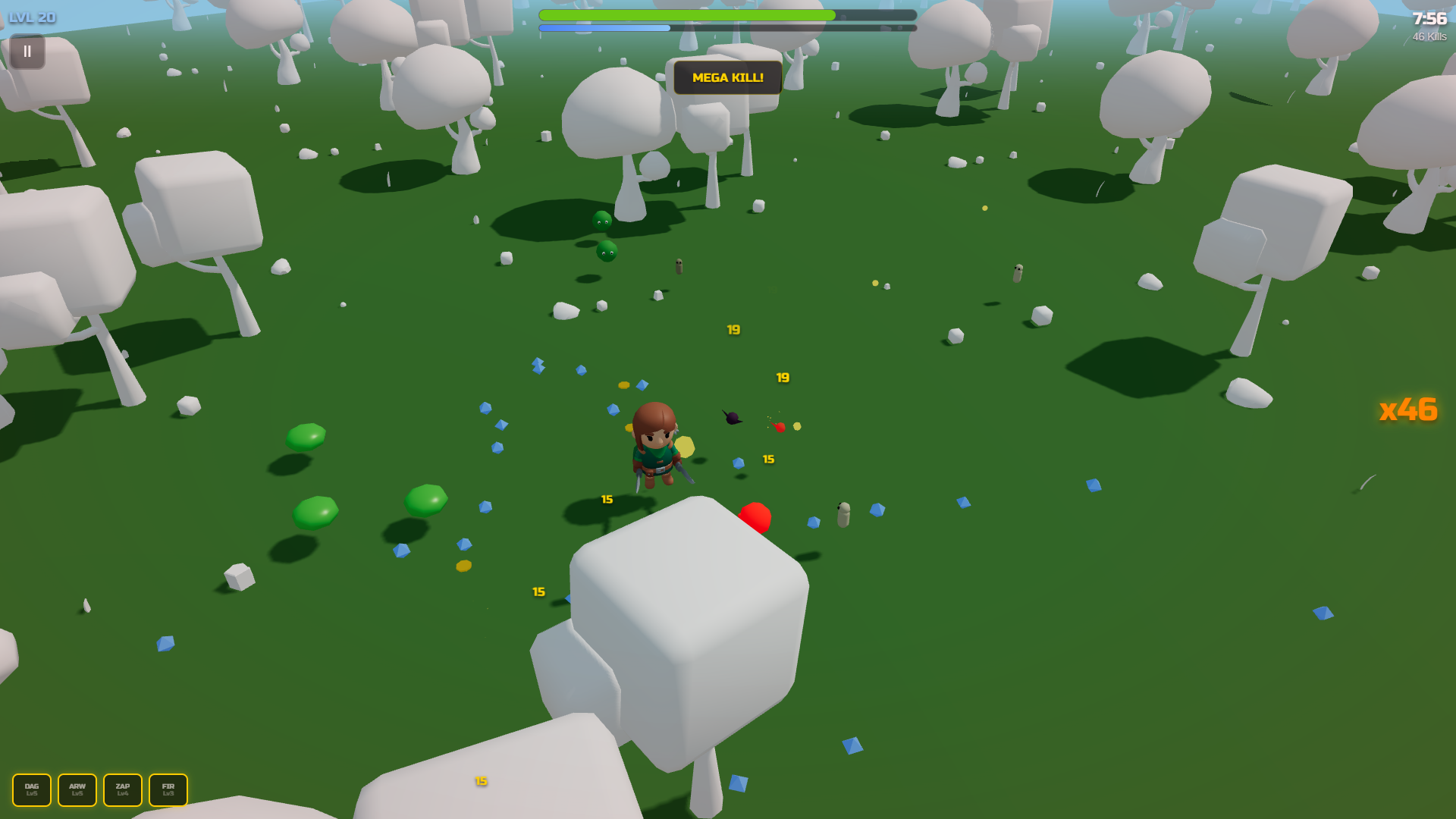Viewport: 1456px width, 819px height.
Task: Click the green health bar
Action: click(x=686, y=14)
